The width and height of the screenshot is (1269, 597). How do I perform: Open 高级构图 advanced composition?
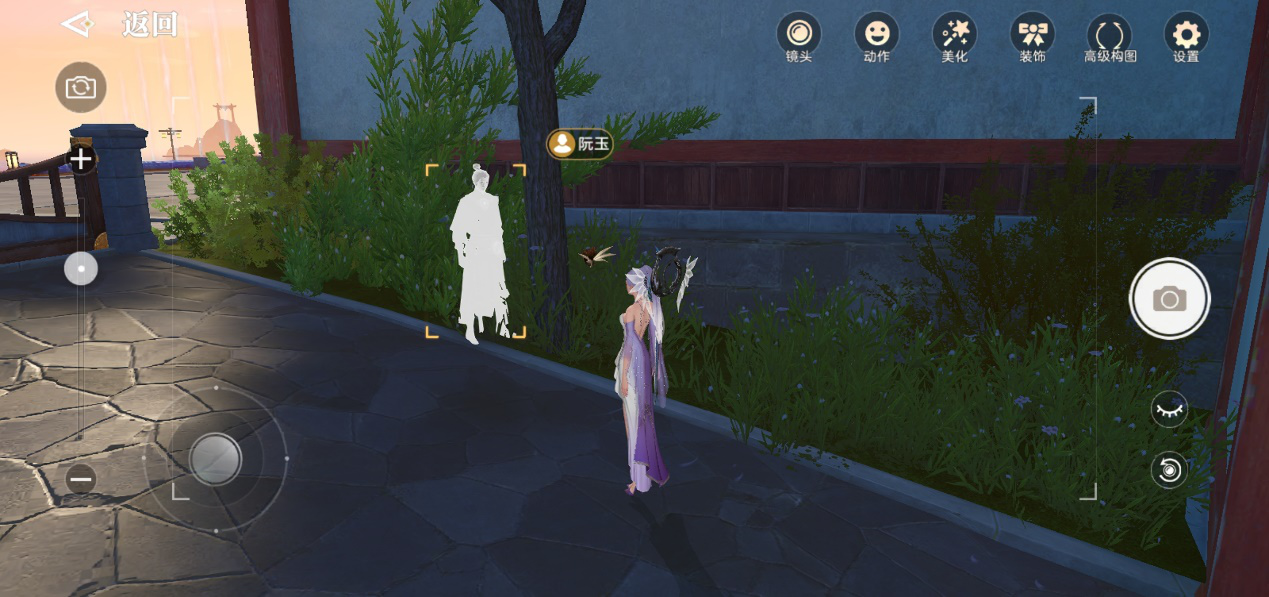coord(1110,38)
